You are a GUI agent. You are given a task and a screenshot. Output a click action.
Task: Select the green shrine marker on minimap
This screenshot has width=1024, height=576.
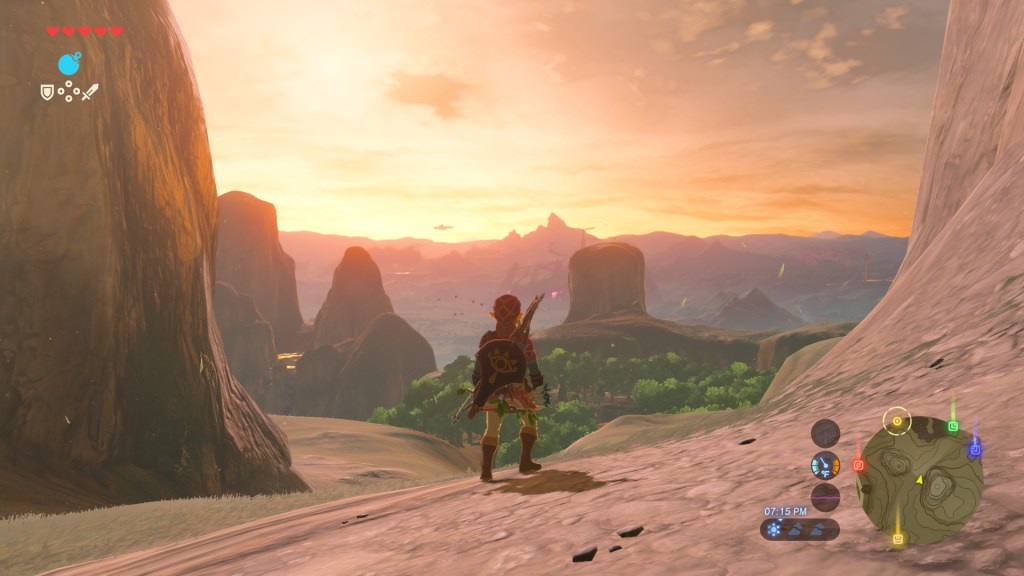click(953, 427)
